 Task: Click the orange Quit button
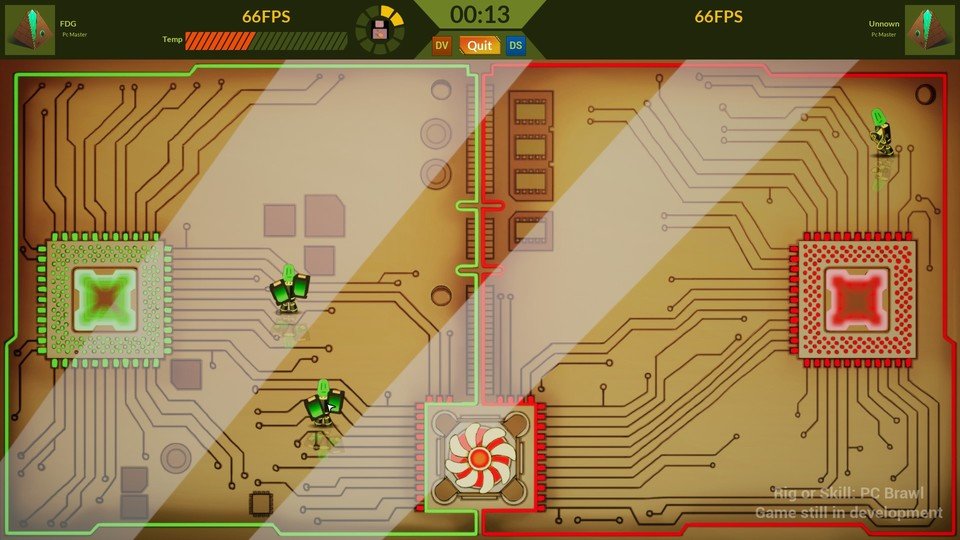pyautogui.click(x=478, y=45)
